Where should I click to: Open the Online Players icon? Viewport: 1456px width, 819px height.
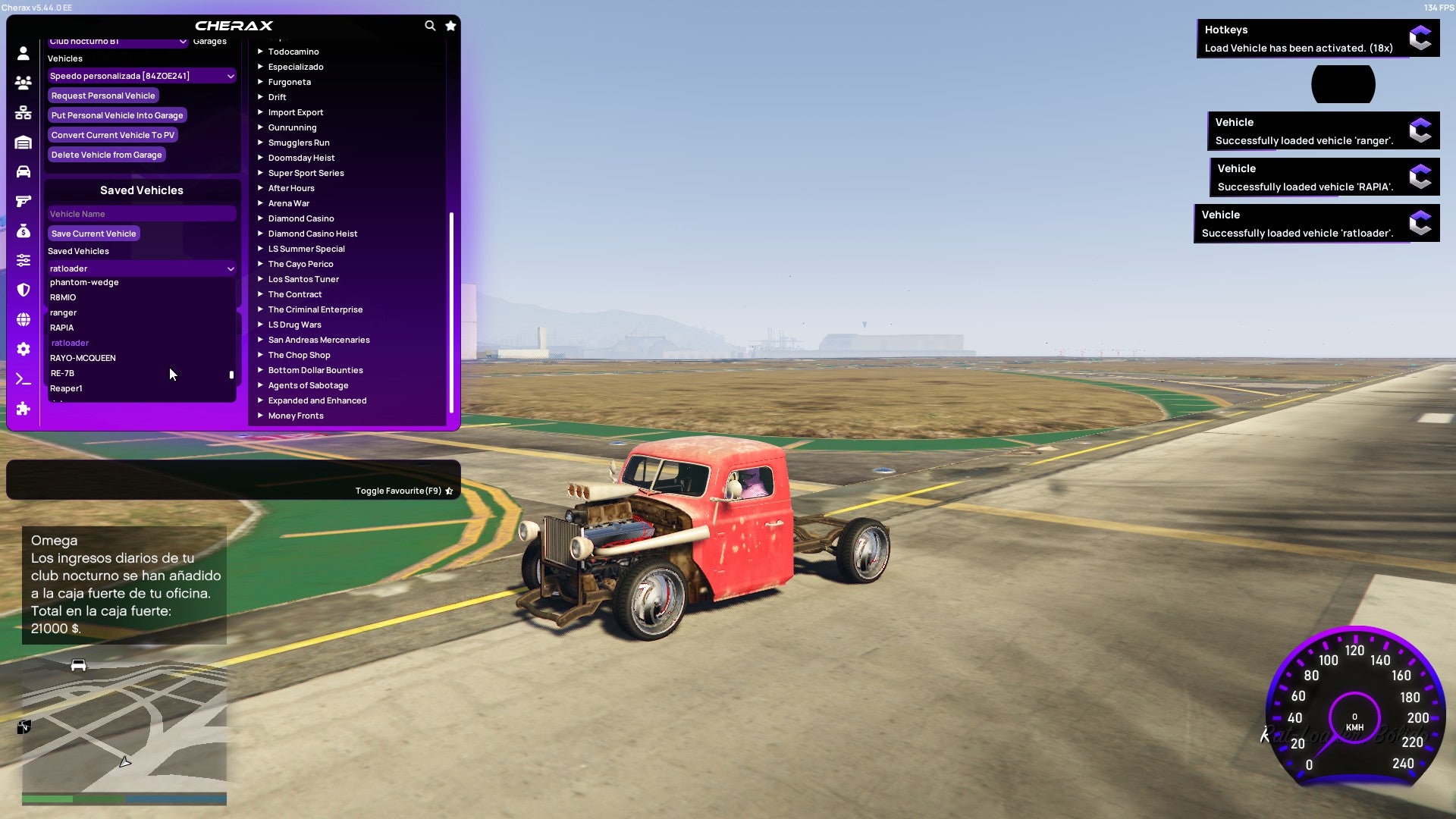click(23, 83)
